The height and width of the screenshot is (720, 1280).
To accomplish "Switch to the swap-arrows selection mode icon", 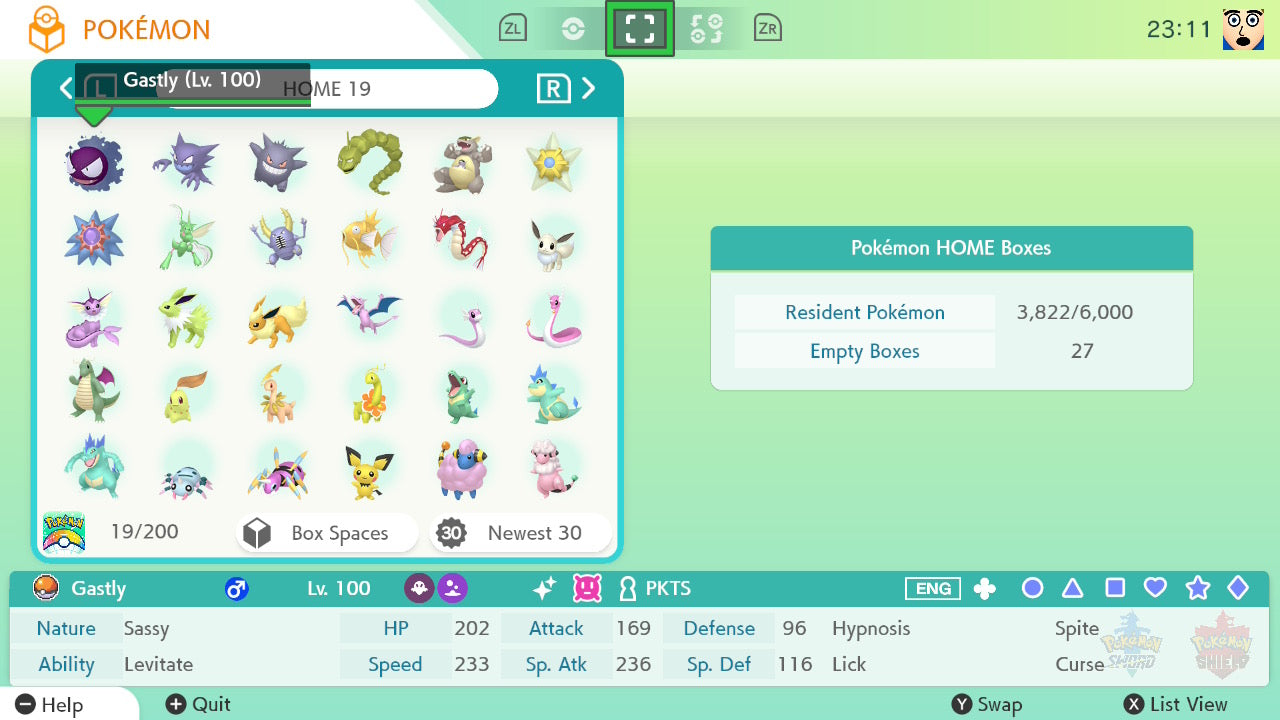I will click(x=706, y=29).
